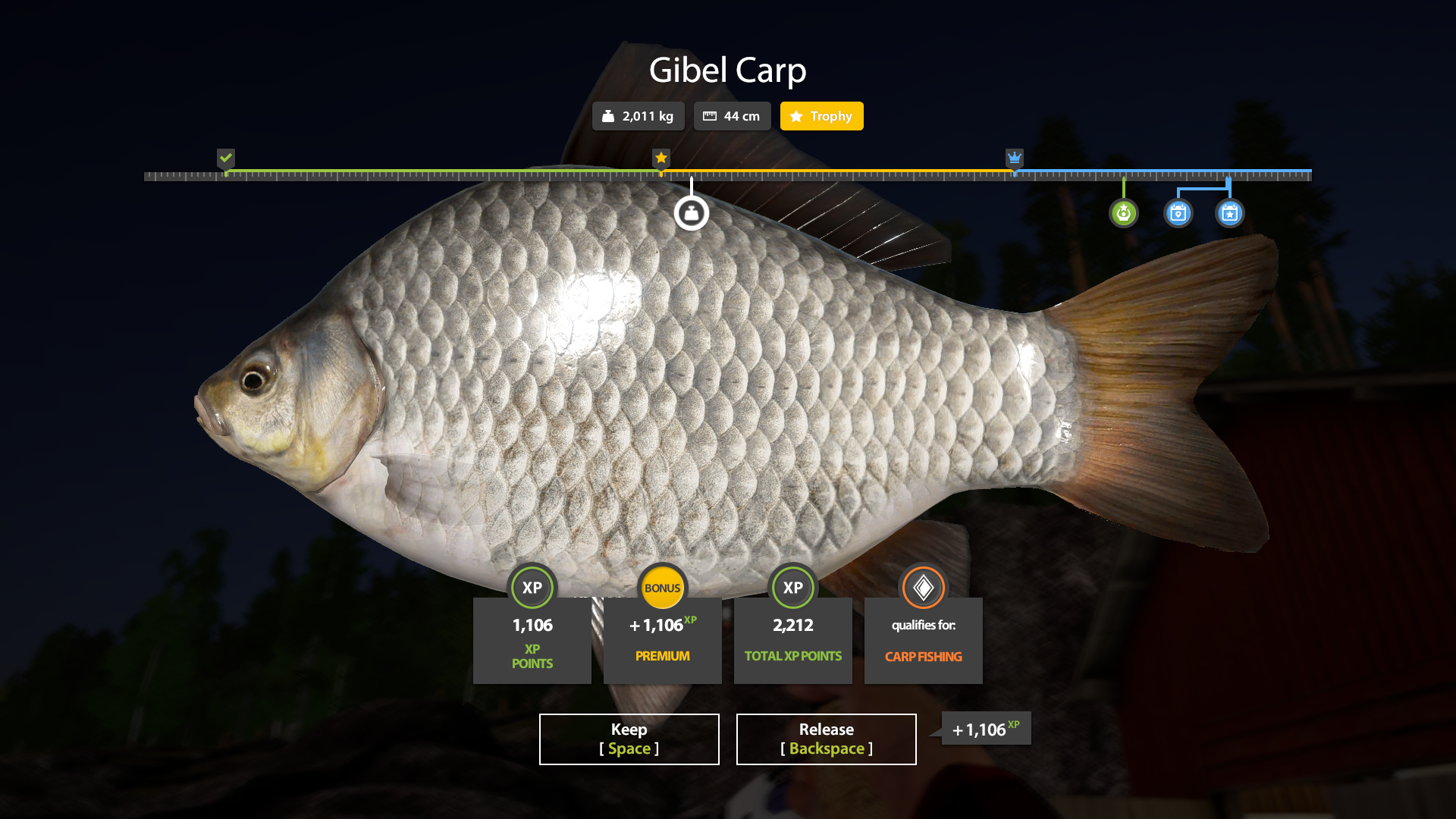Image resolution: width=1456 pixels, height=819 pixels.
Task: Click the green checkmark marker on the timeline
Action: tap(225, 158)
